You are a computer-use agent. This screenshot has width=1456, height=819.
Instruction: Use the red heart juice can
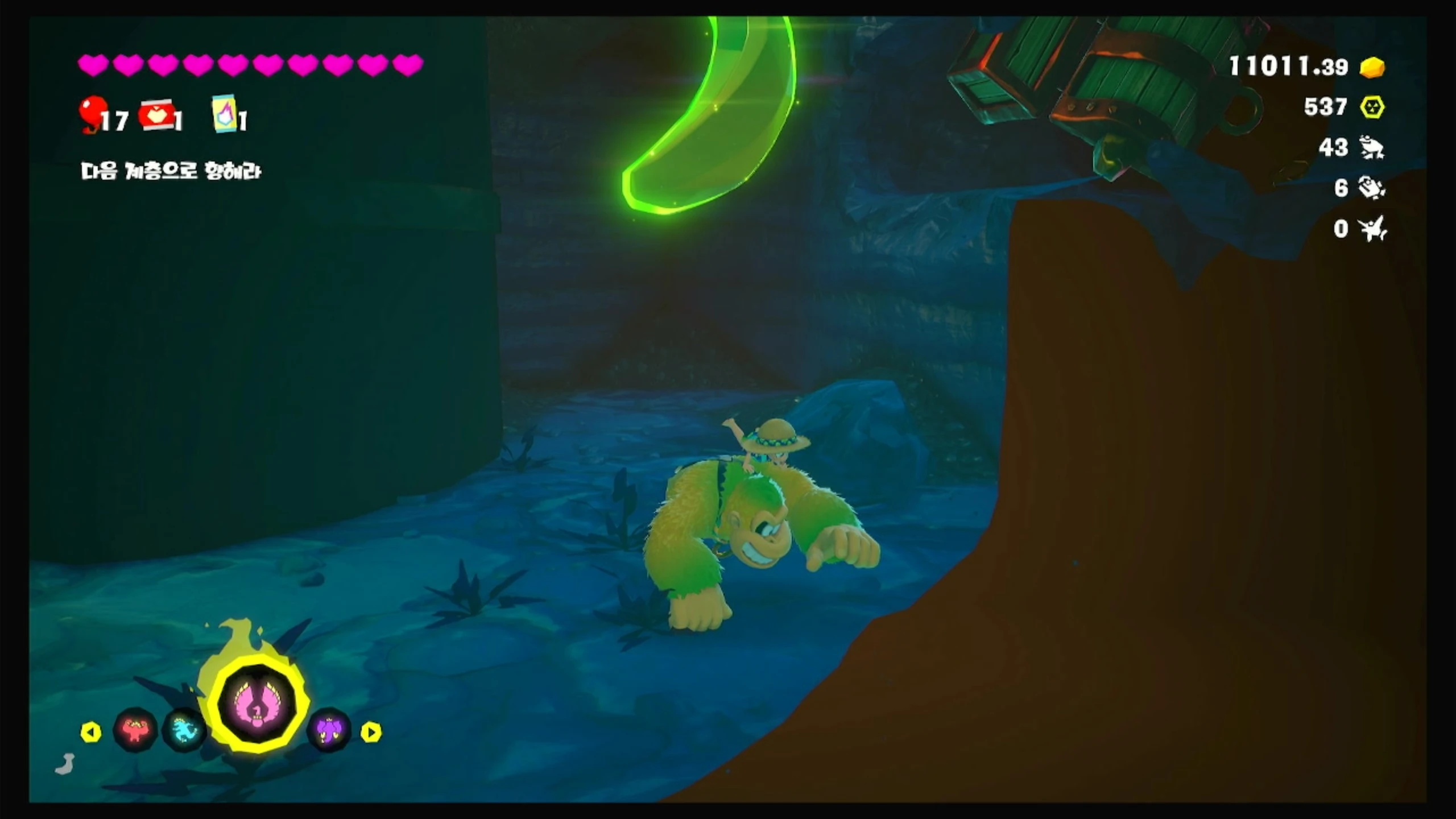click(157, 115)
